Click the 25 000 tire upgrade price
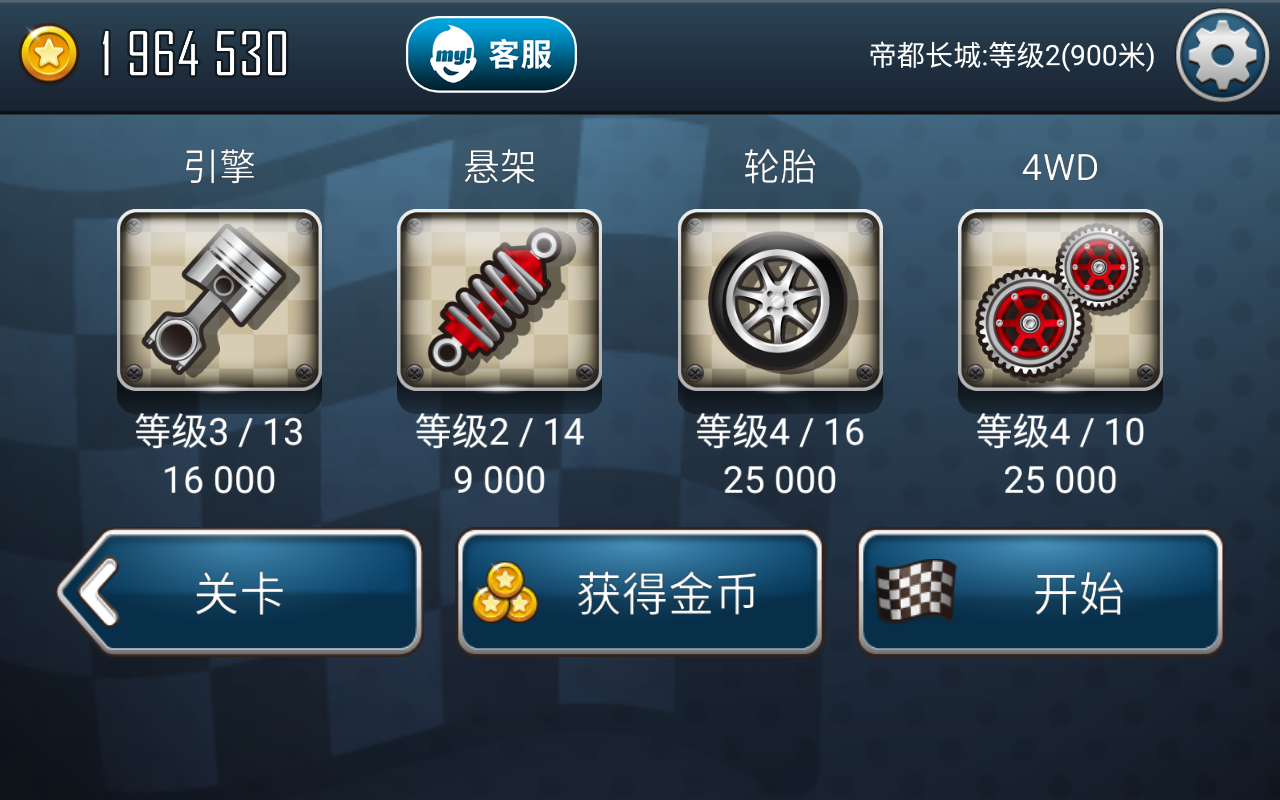The height and width of the screenshot is (800, 1280). [779, 480]
